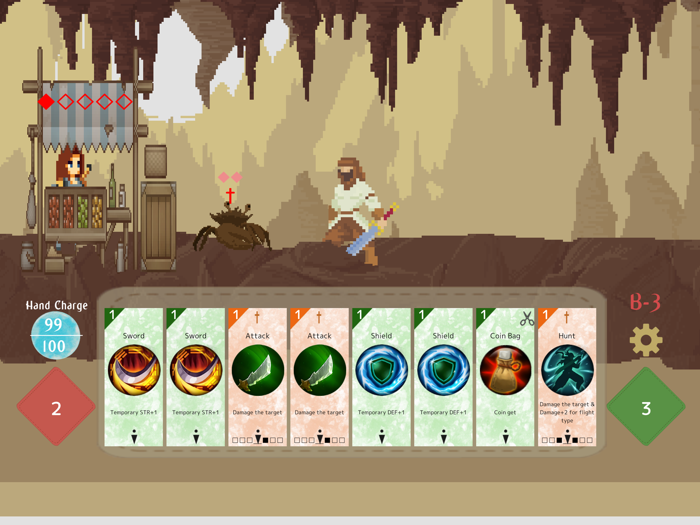Click the green diamond showing 3

point(646,408)
